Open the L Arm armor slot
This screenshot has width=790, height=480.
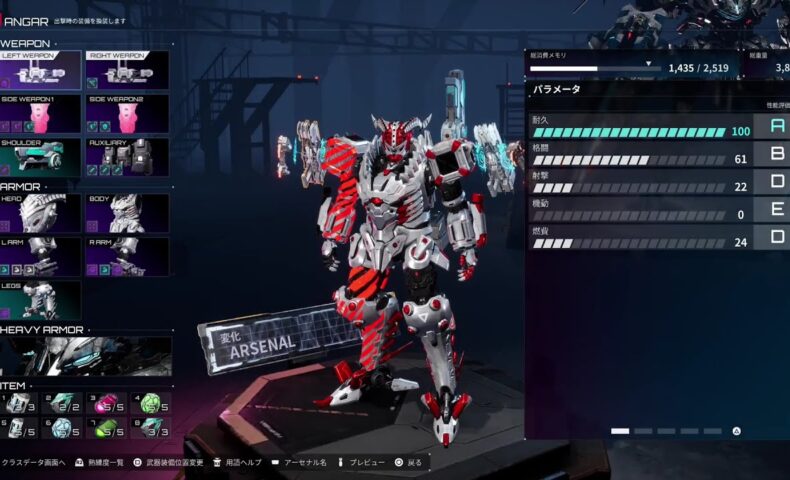[41, 256]
